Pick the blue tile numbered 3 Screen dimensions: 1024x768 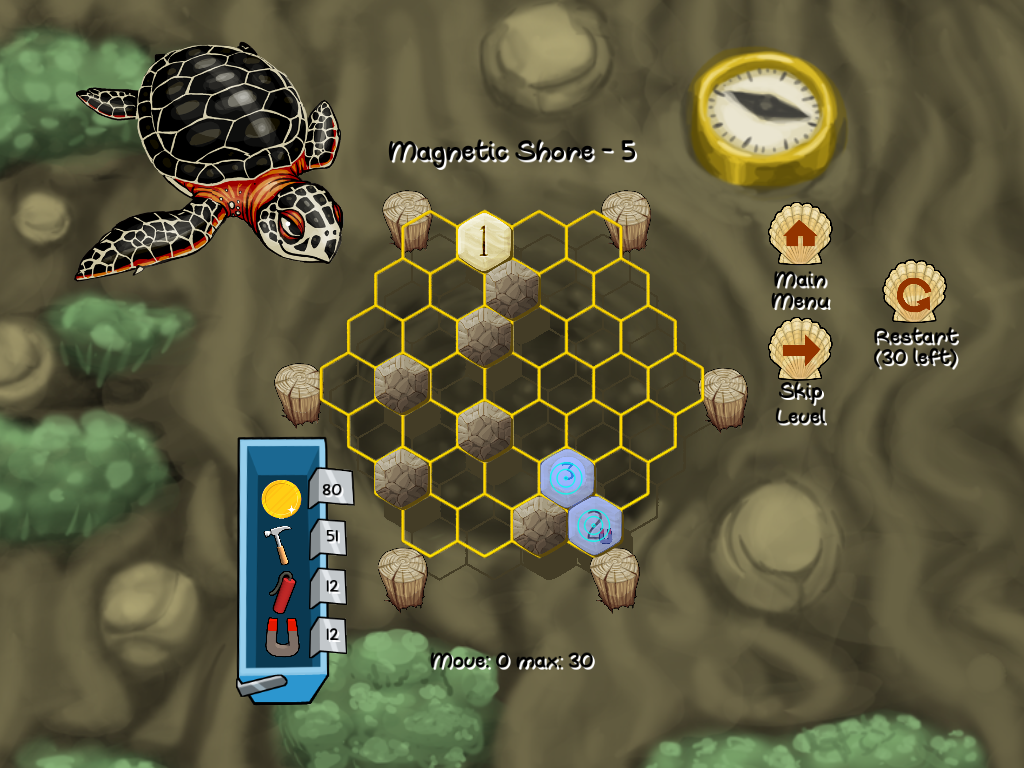click(x=567, y=475)
